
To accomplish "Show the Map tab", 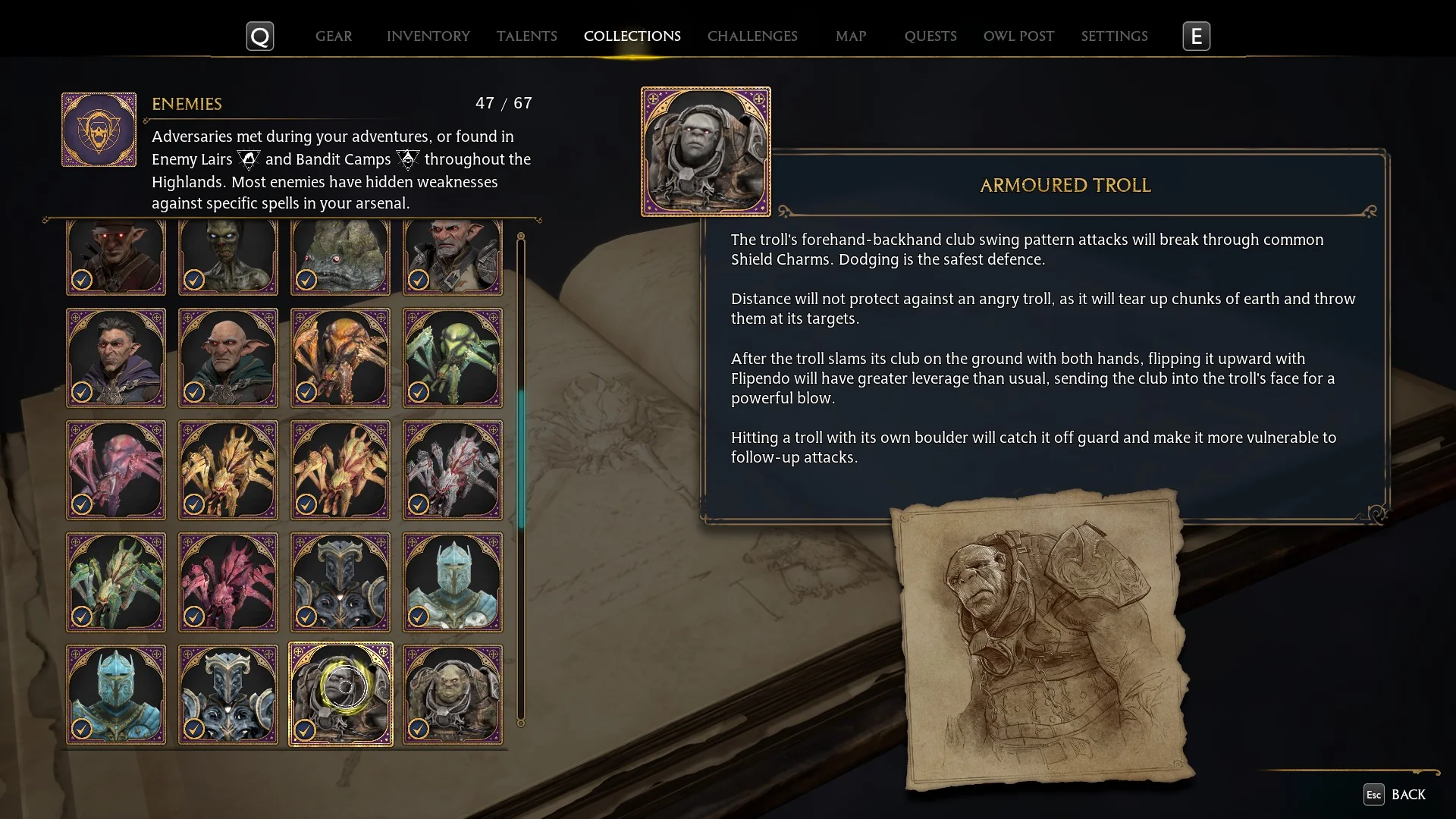I will pos(850,36).
